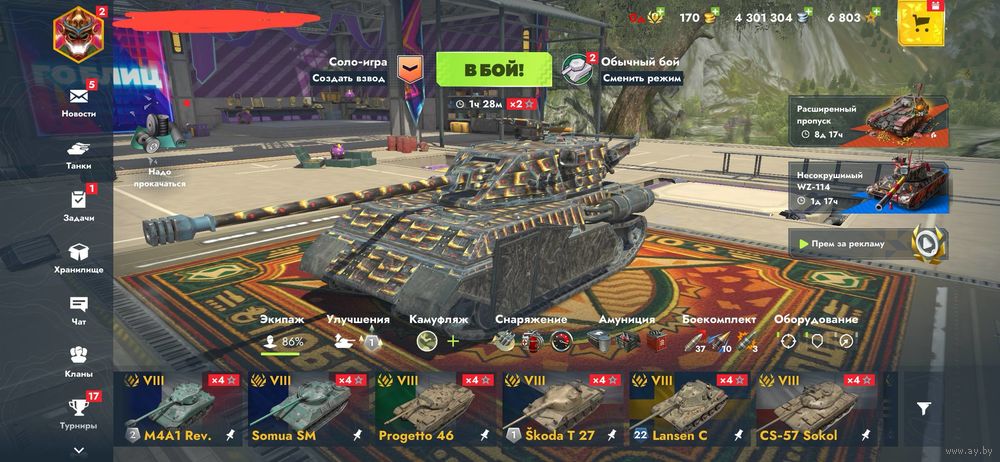Select the M4A1 Rev. tank card
This screenshot has height=462, width=1000.
click(x=177, y=410)
